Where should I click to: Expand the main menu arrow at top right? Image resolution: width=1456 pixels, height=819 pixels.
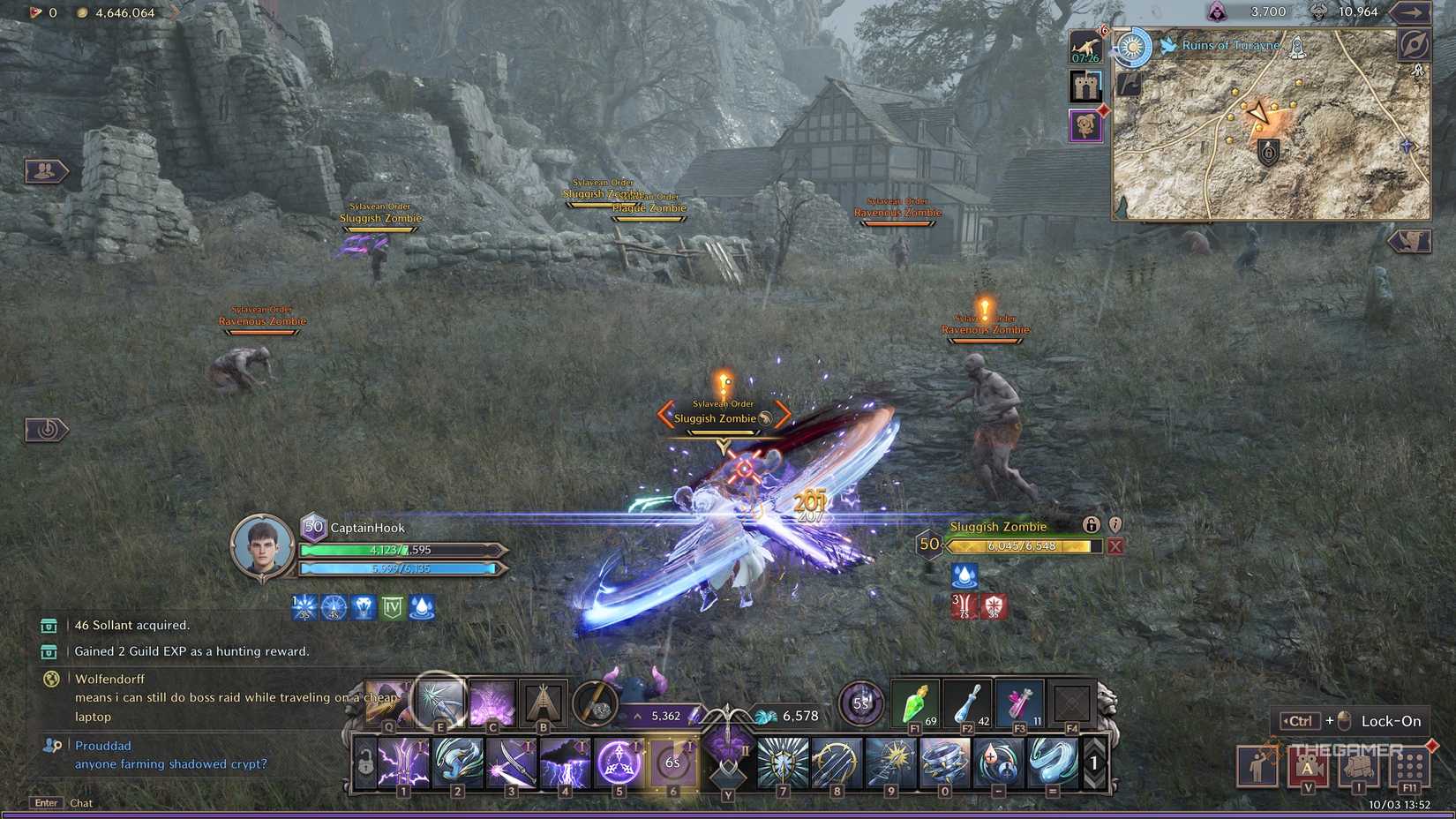1410,11
